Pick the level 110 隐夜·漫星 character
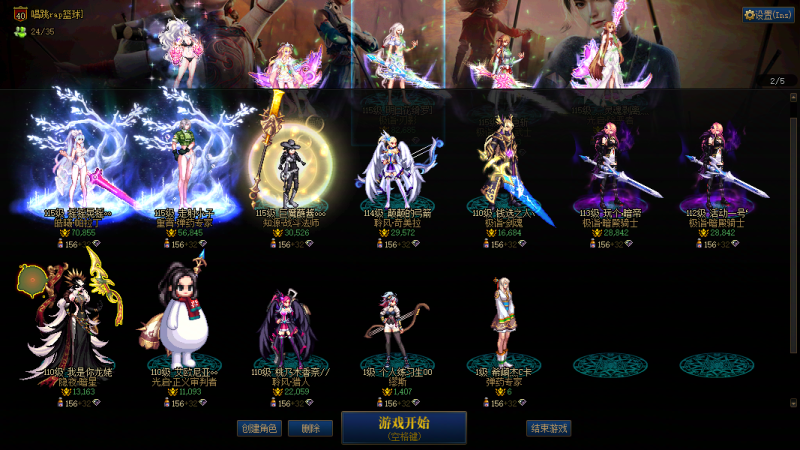The width and height of the screenshot is (800, 450). click(72, 320)
